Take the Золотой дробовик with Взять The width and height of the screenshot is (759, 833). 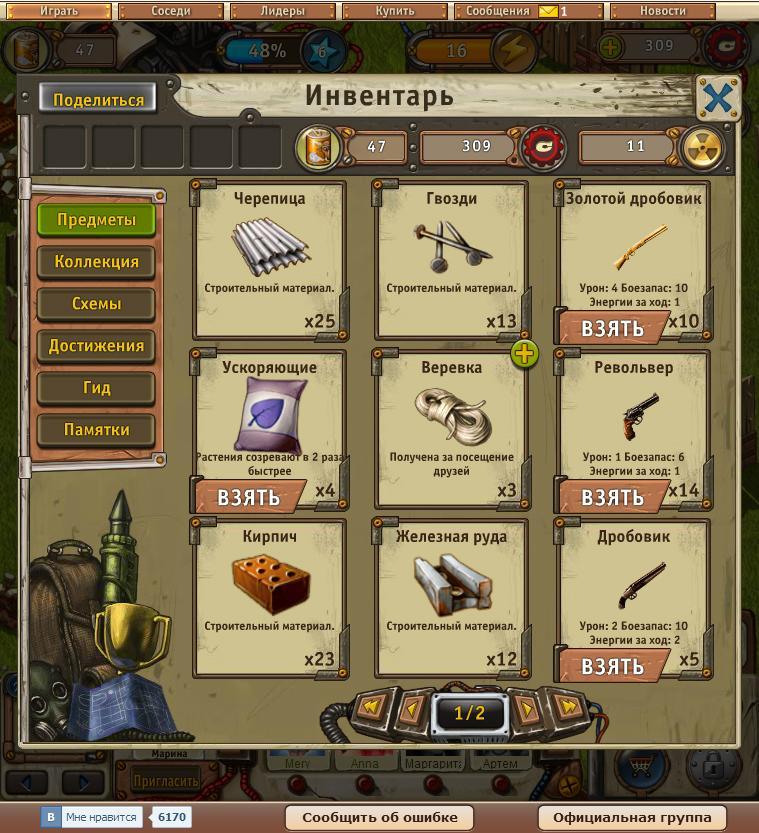tap(612, 328)
